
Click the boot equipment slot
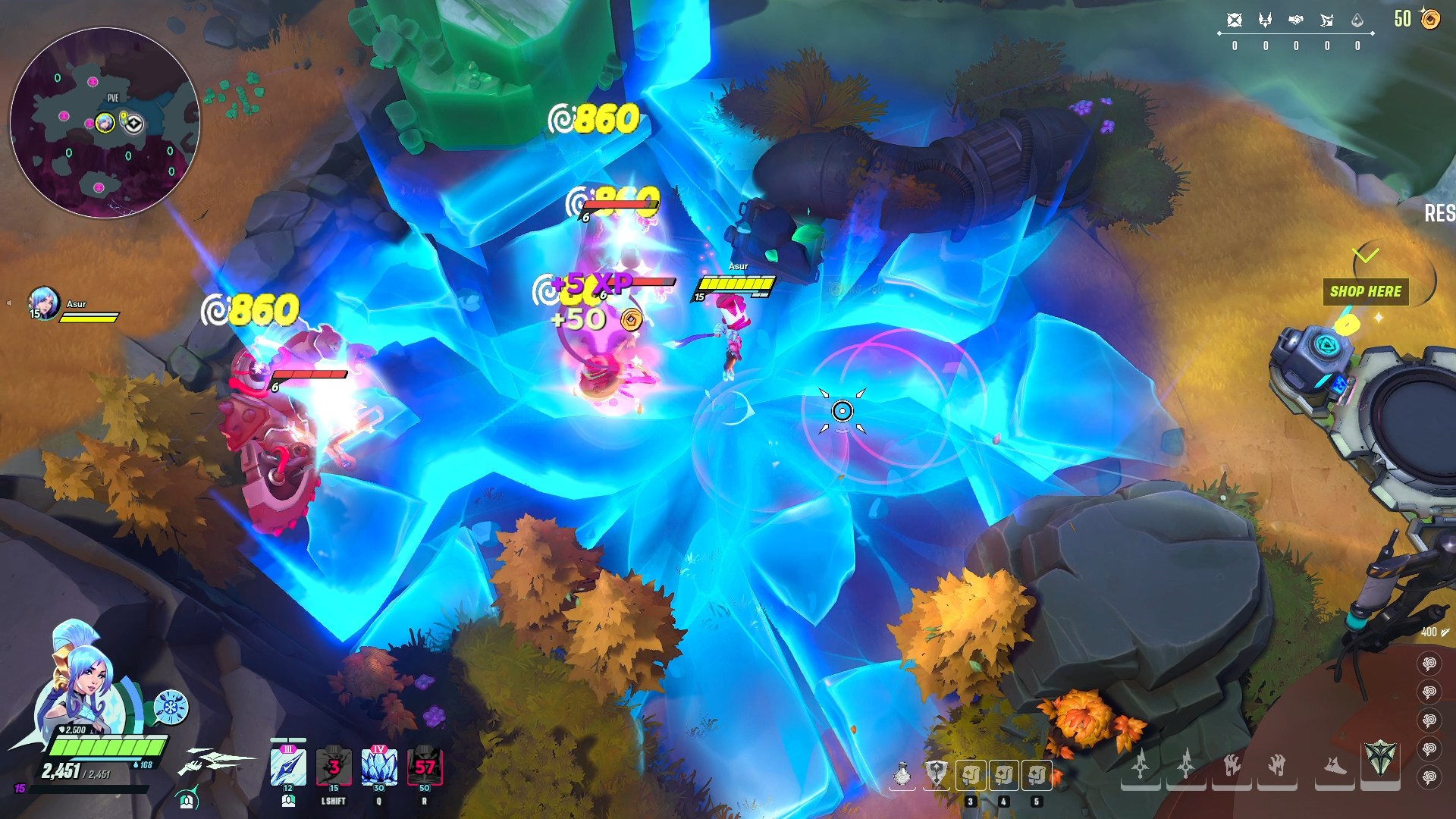pos(1335,766)
